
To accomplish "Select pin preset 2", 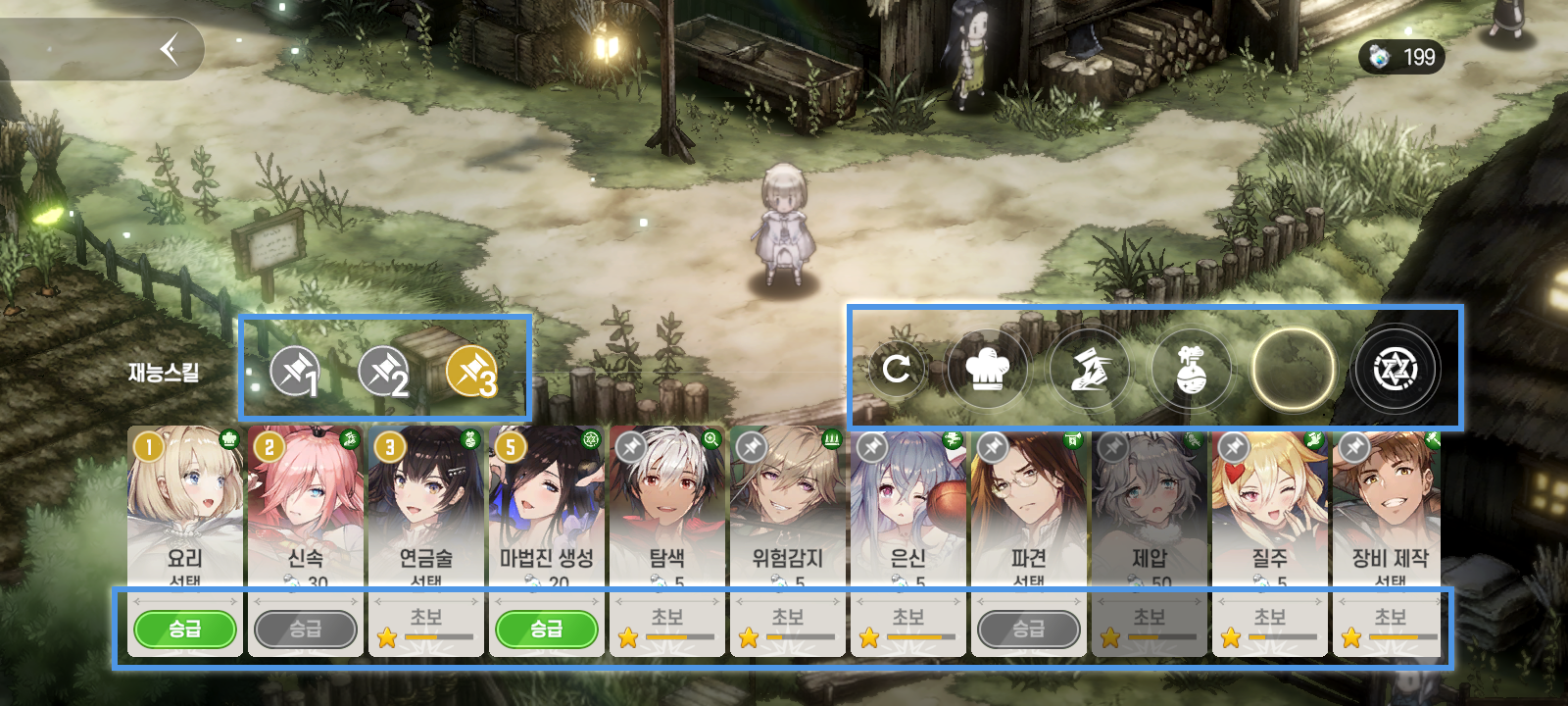I will tap(382, 371).
